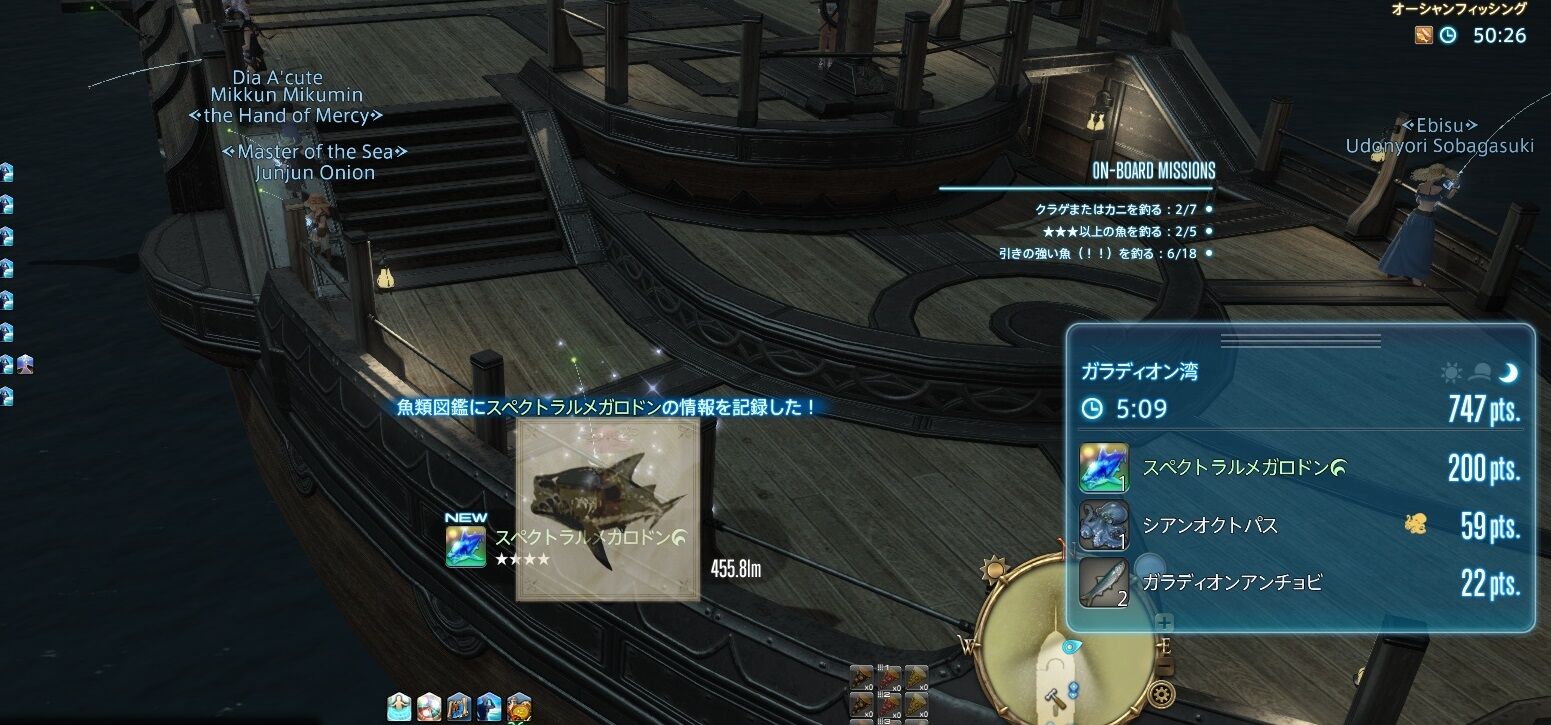
Task: Select the mermaid action icon on the hotbar
Action: coord(397,708)
